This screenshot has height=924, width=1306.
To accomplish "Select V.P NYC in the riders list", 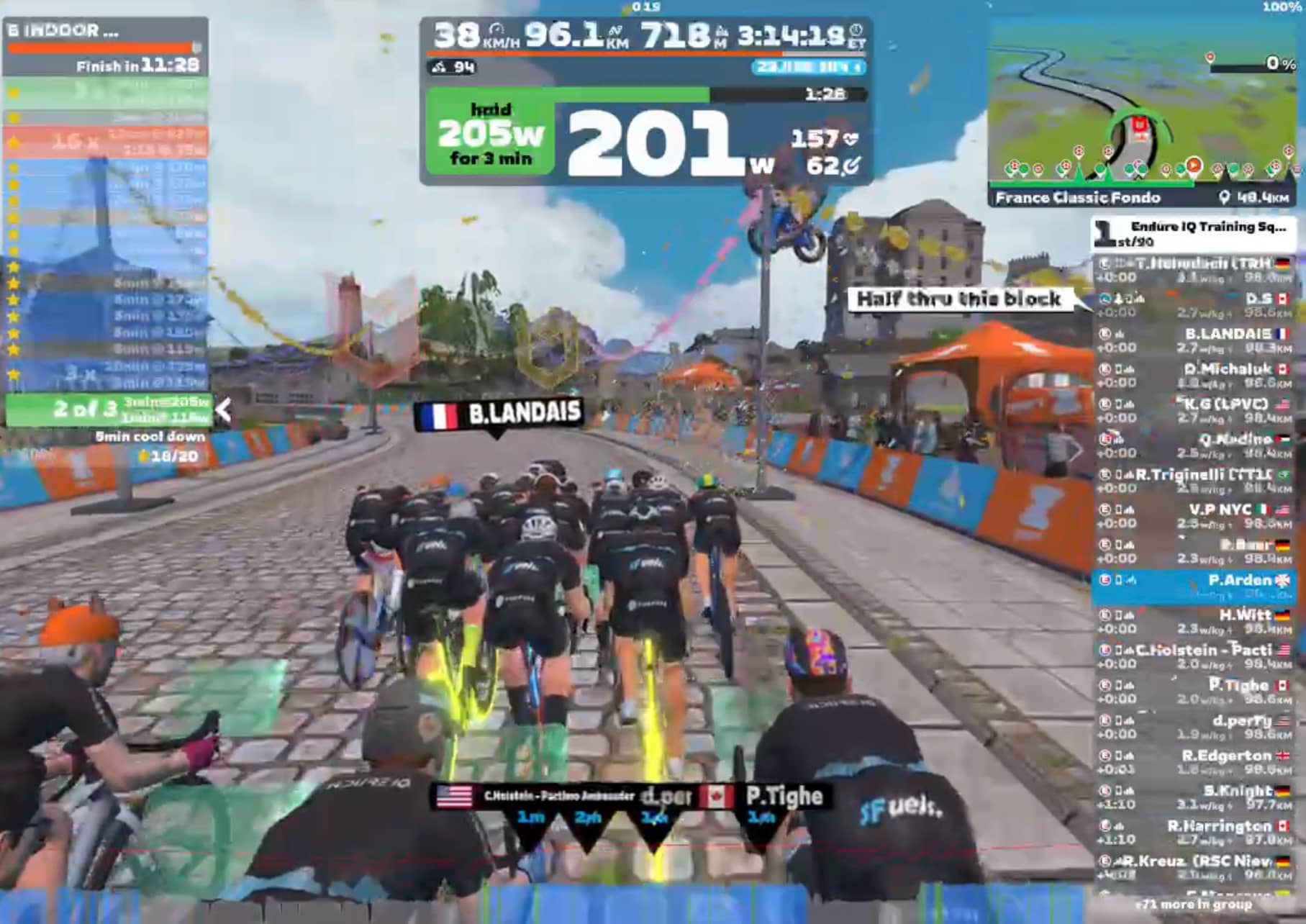I will [x=1194, y=516].
